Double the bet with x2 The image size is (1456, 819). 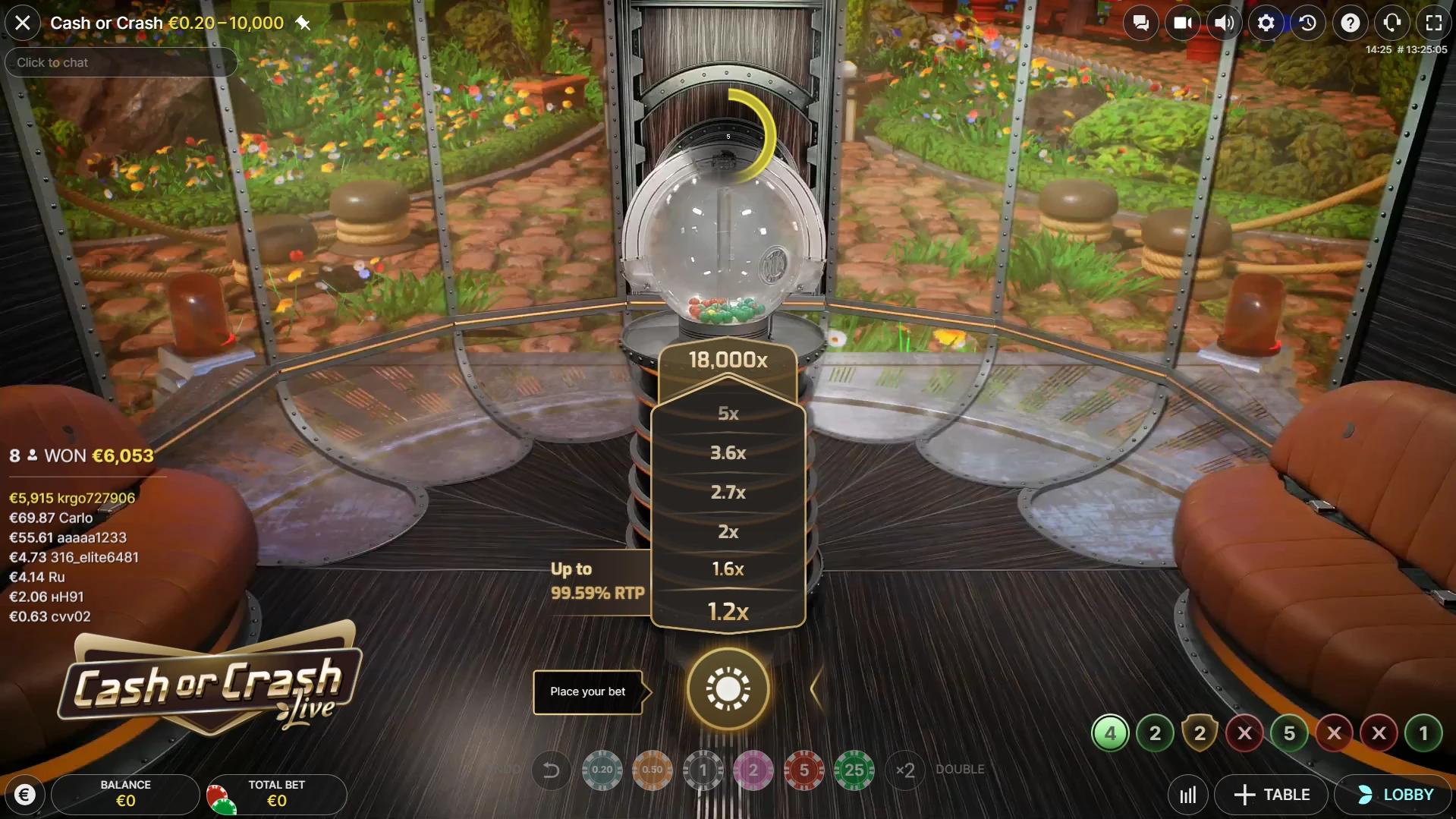click(x=905, y=770)
